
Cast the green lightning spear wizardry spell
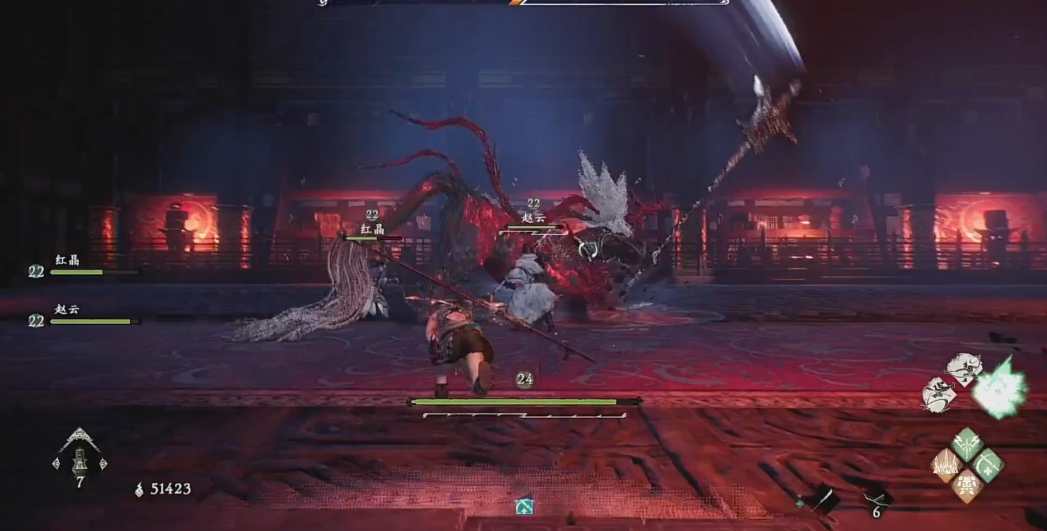(x=967, y=443)
